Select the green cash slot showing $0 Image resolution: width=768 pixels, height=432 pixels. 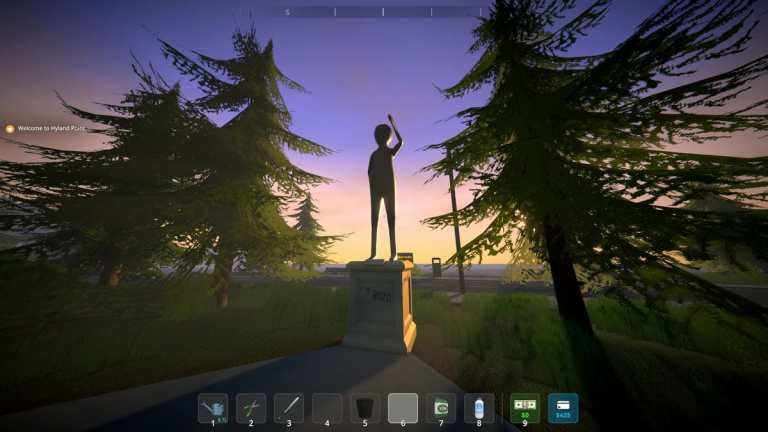(525, 408)
